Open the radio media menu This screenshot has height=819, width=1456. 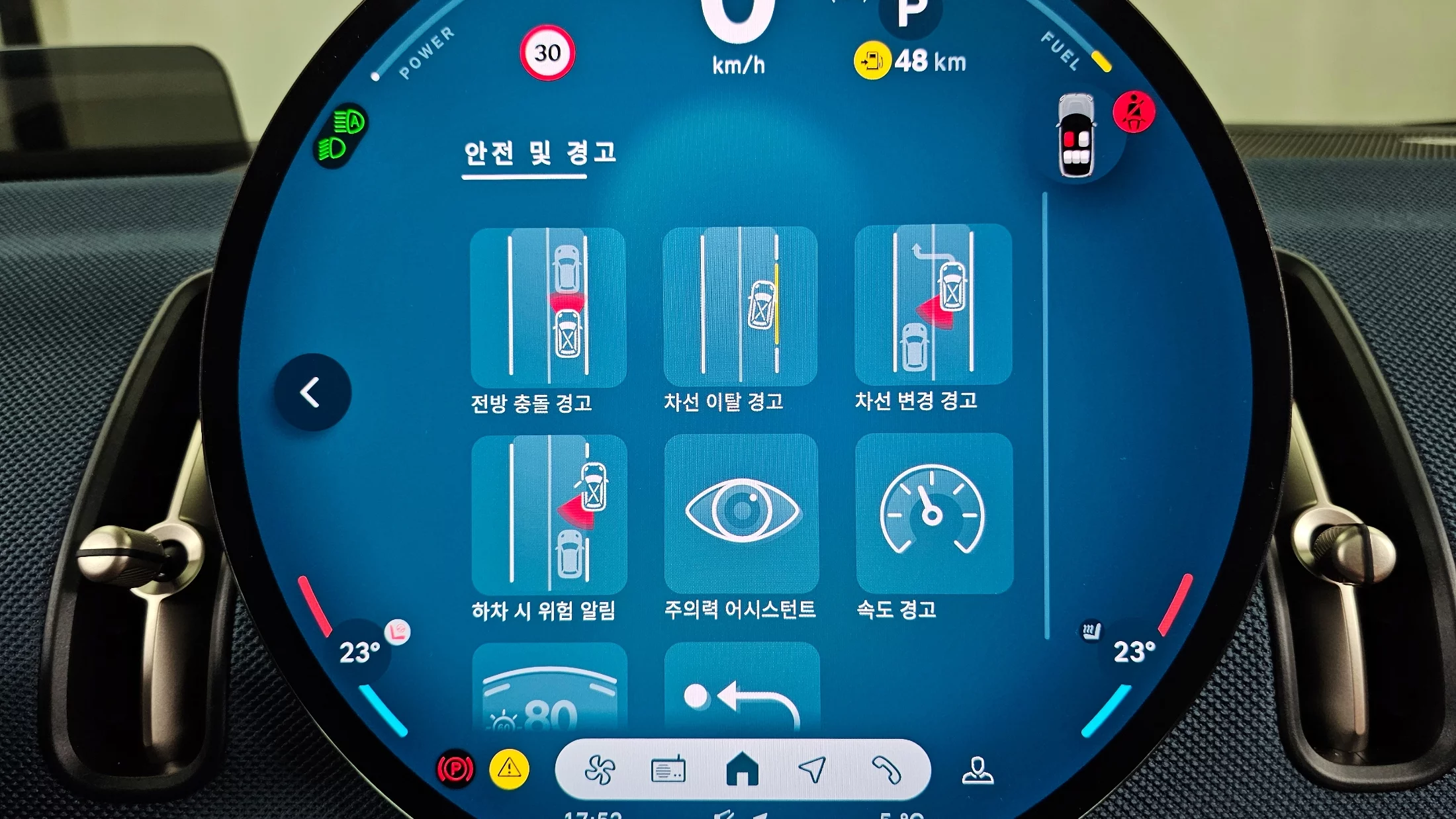point(668,770)
